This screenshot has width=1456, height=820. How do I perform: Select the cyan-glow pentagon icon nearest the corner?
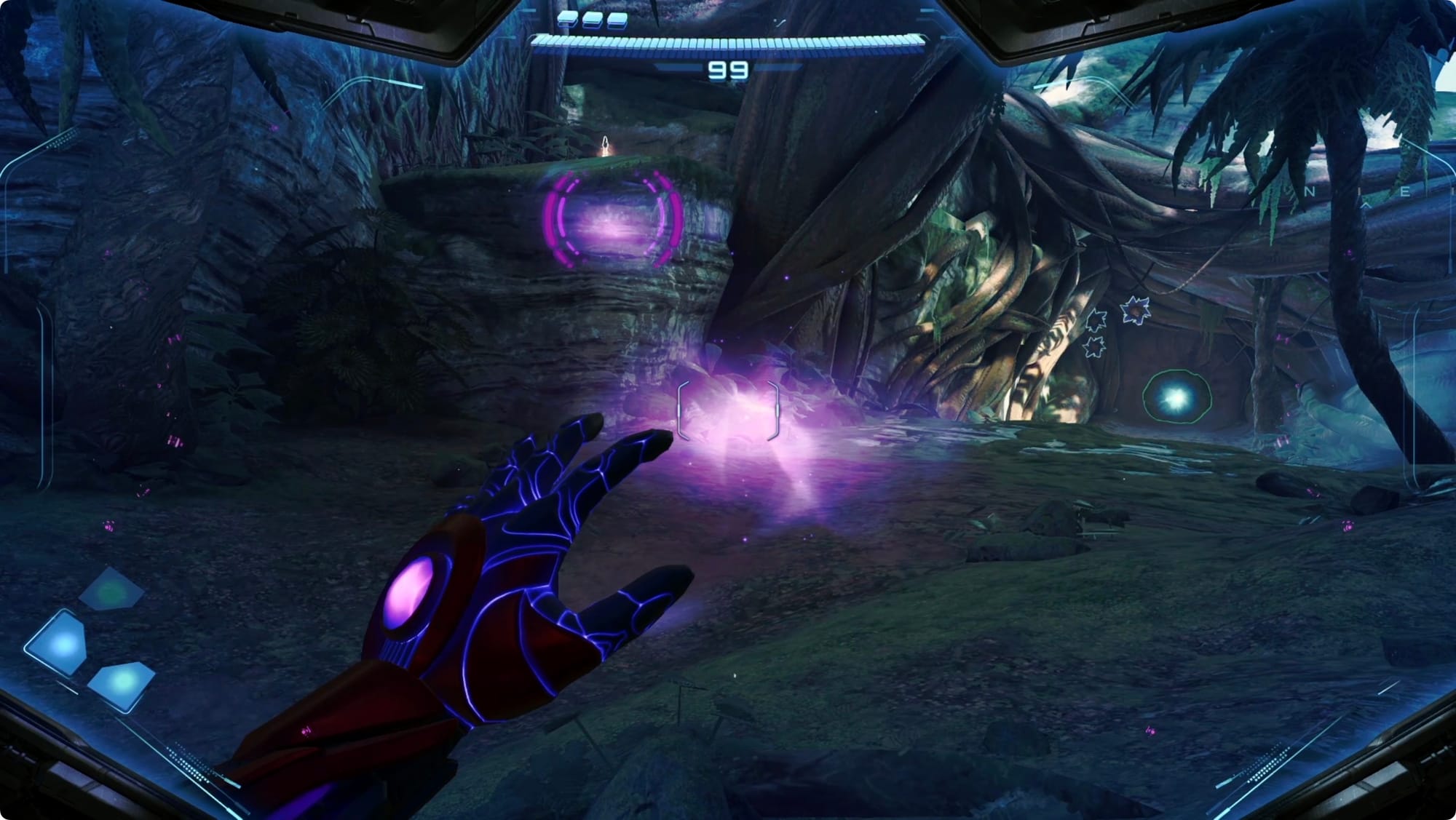click(x=122, y=684)
